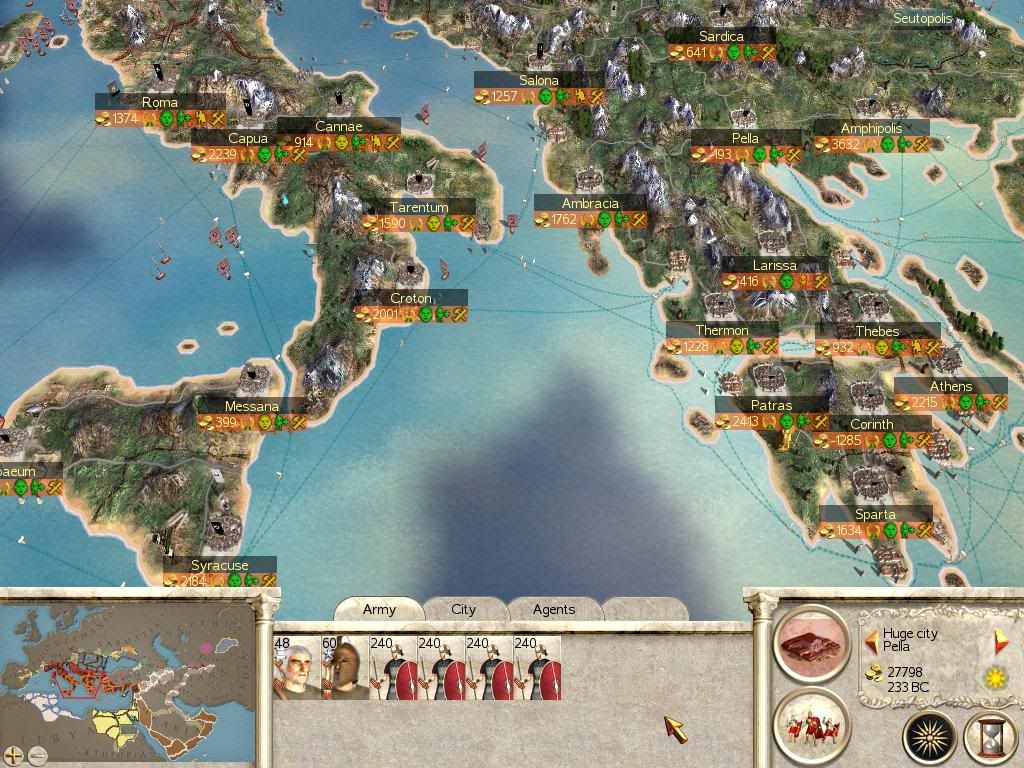
Task: Open the City tab
Action: click(x=463, y=609)
